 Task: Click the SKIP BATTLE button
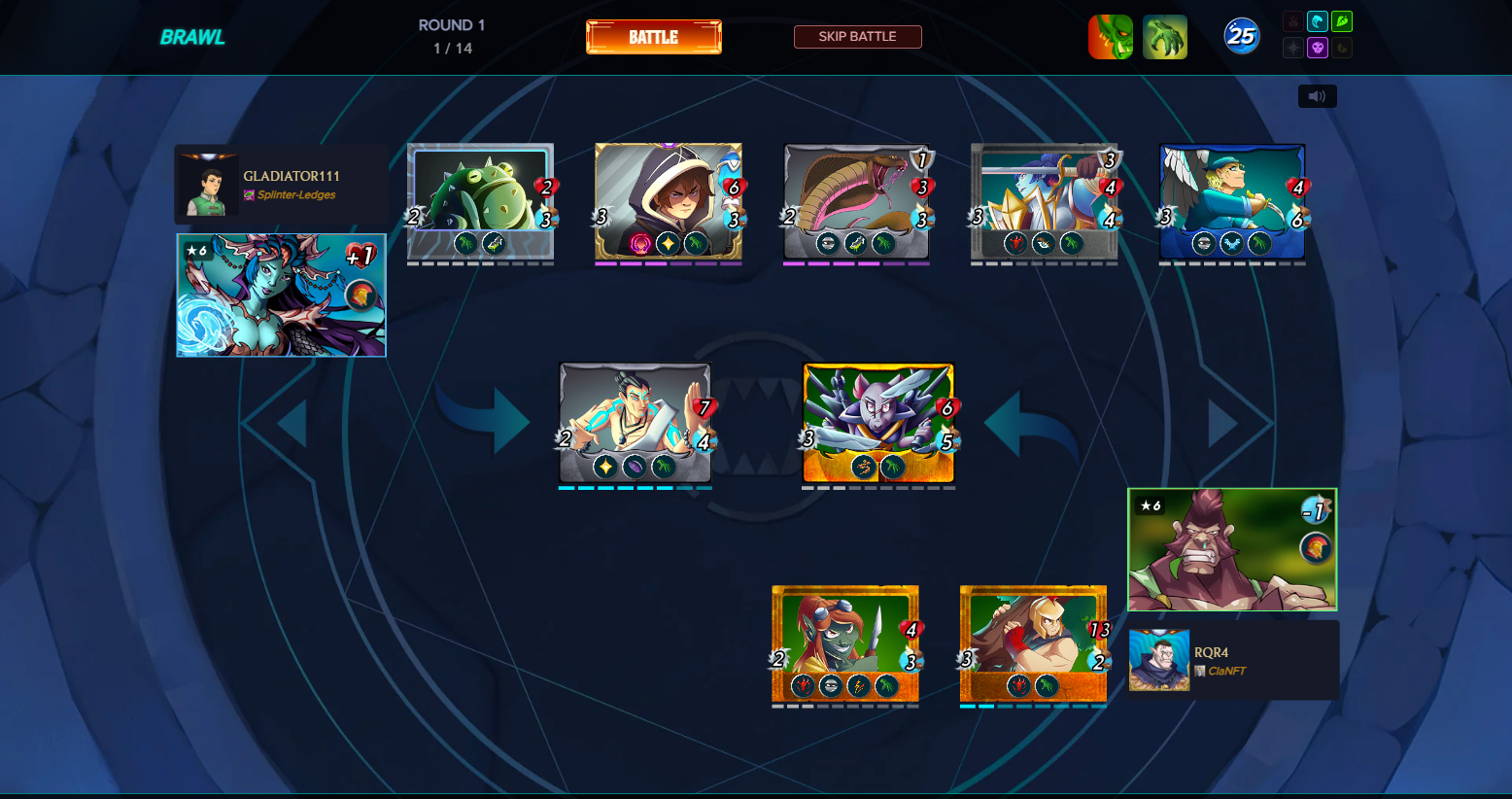[x=858, y=36]
